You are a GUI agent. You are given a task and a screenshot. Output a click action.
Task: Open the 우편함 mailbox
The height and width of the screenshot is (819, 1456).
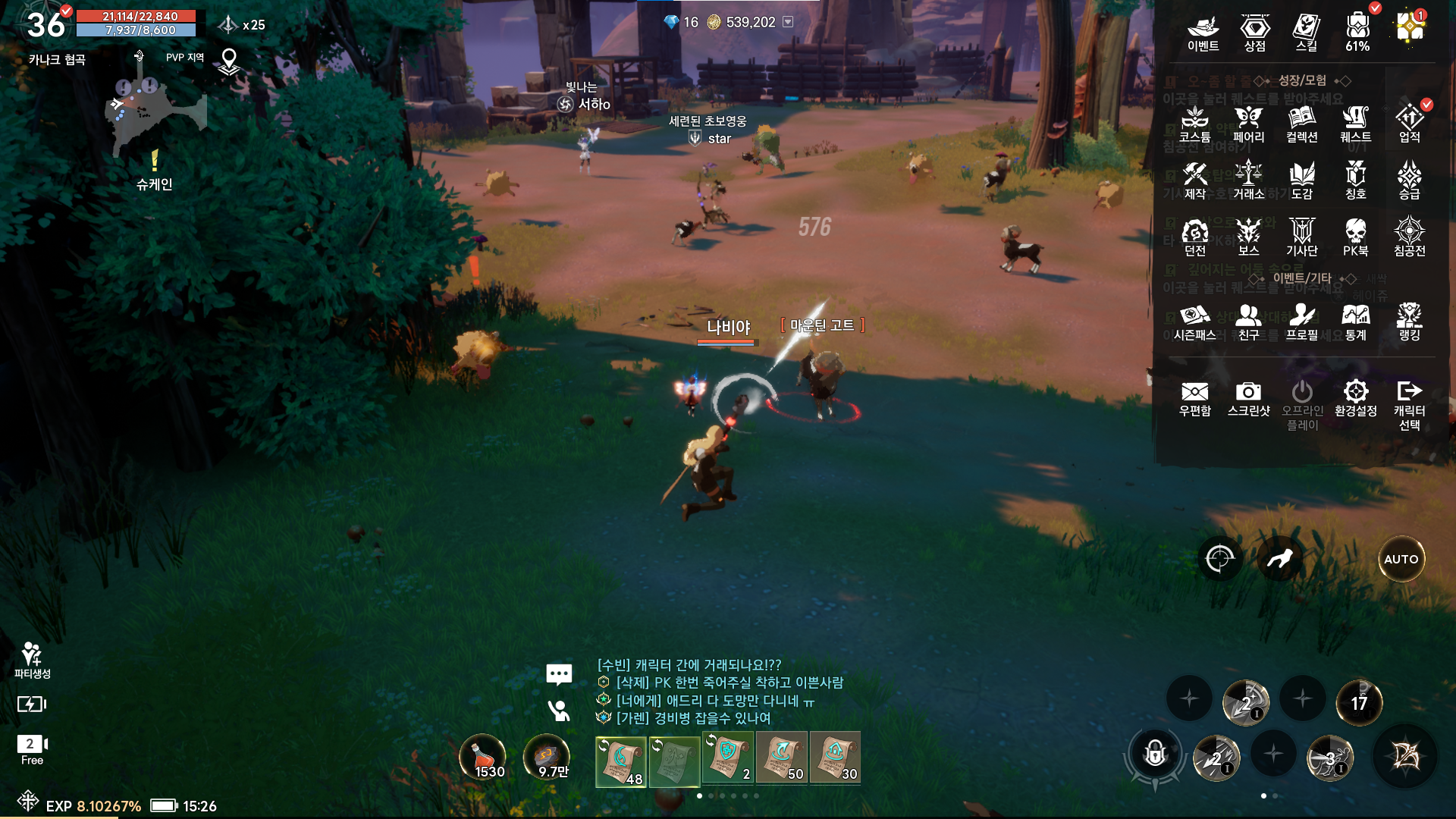click(x=1194, y=398)
